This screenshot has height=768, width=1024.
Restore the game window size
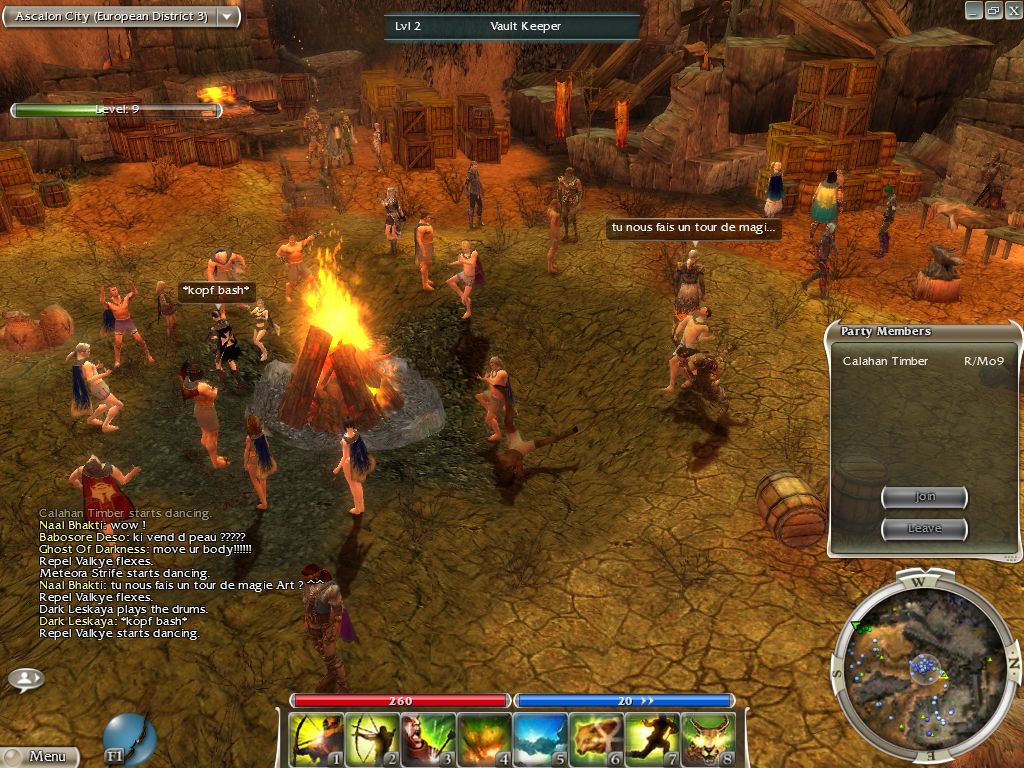tap(993, 10)
